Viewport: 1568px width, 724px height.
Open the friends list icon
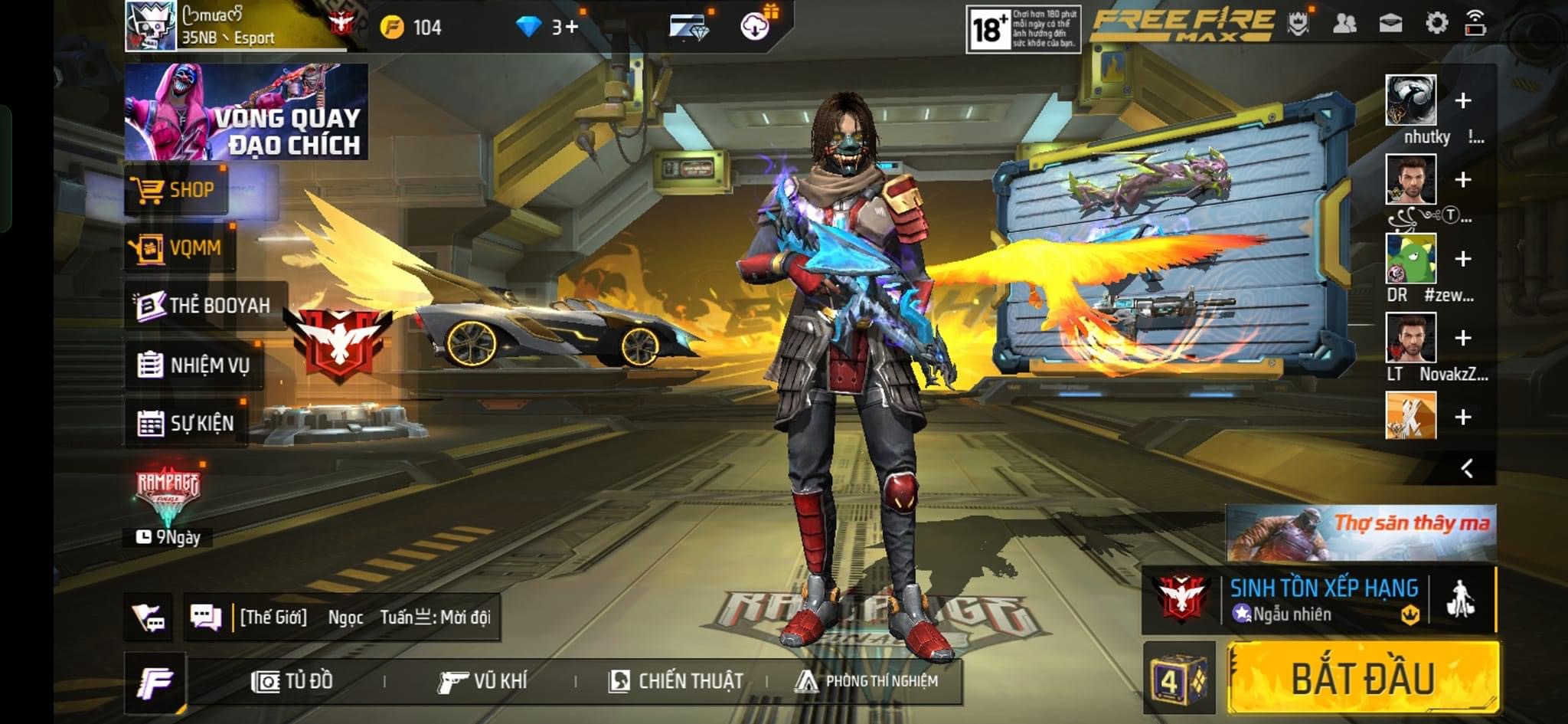1344,23
